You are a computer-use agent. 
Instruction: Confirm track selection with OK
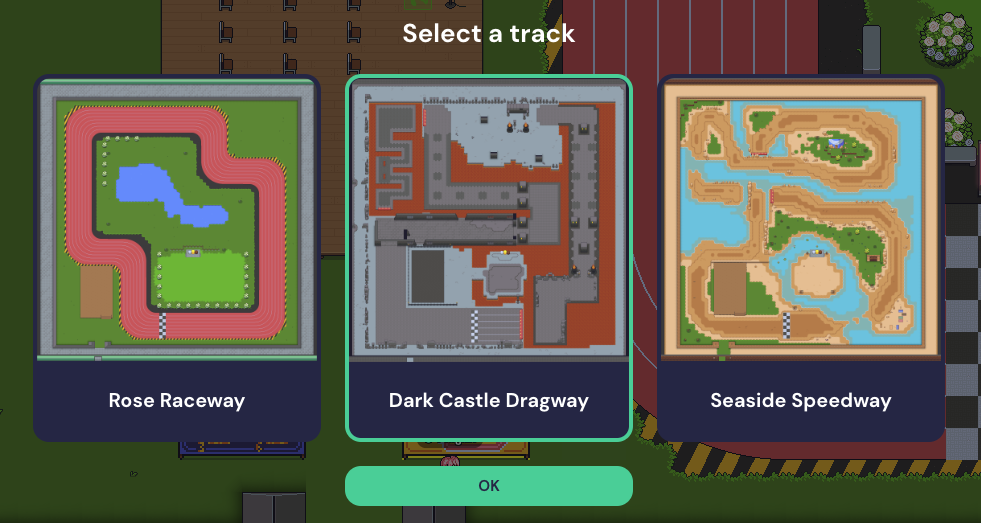[x=489, y=486]
